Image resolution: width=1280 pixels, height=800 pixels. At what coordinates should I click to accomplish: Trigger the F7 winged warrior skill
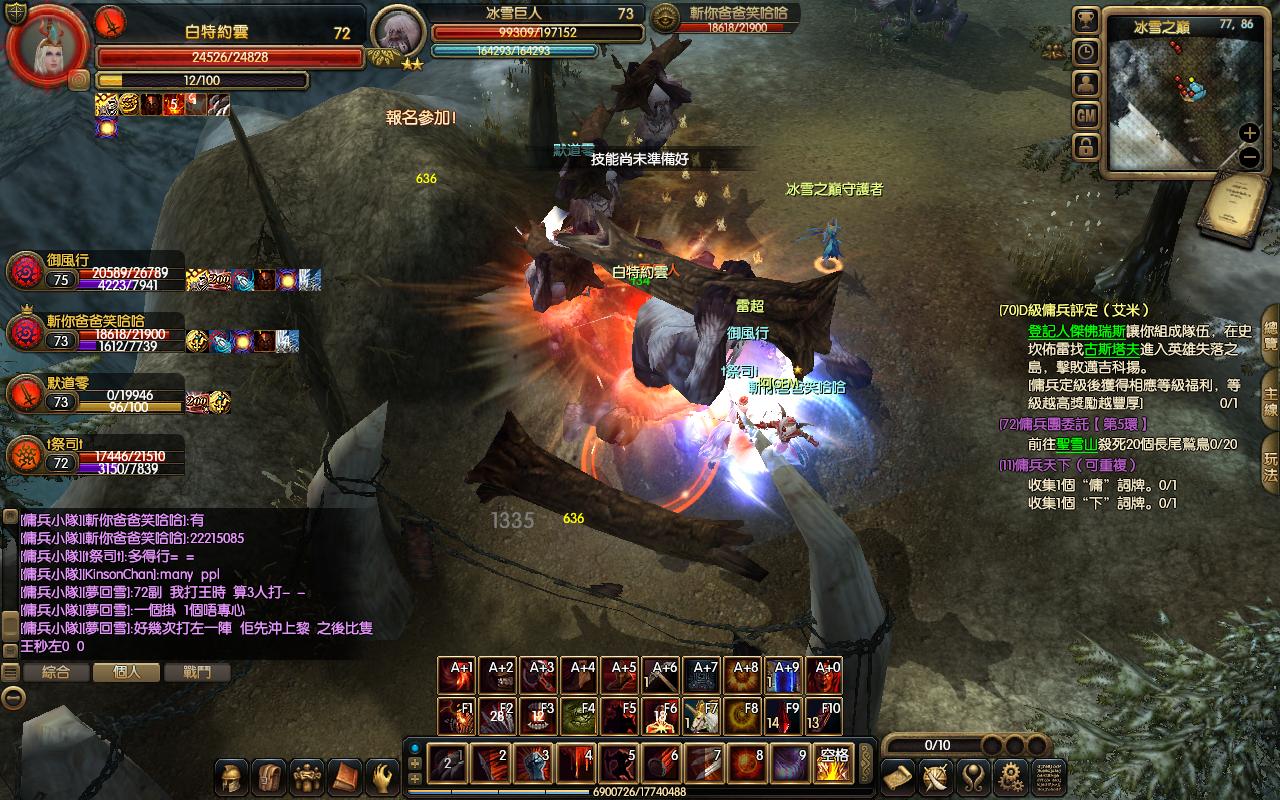click(x=702, y=717)
